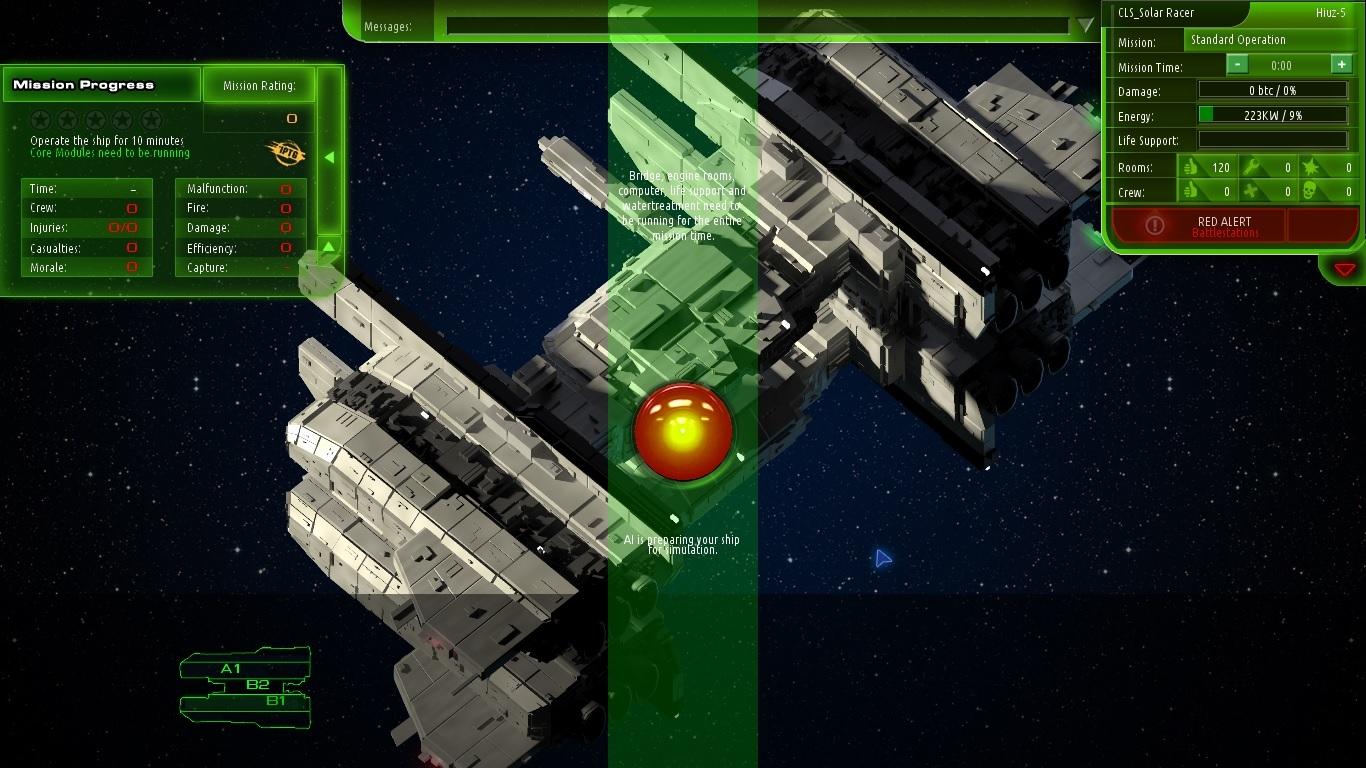The width and height of the screenshot is (1366, 768).
Task: Select the Rooms approval thumbs-up icon
Action: pos(1191,166)
